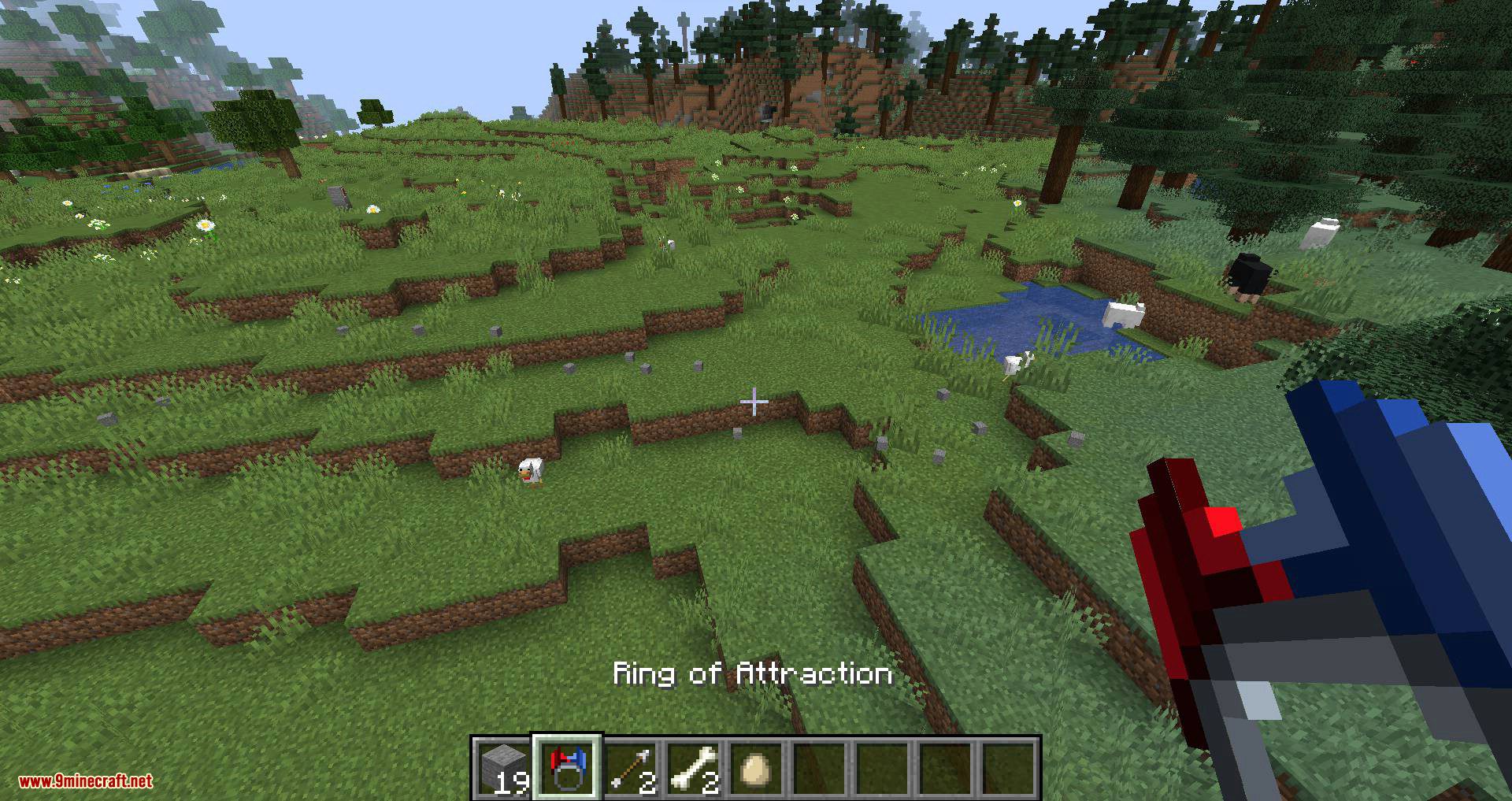Select the arrow stack in hotbar

631,767
